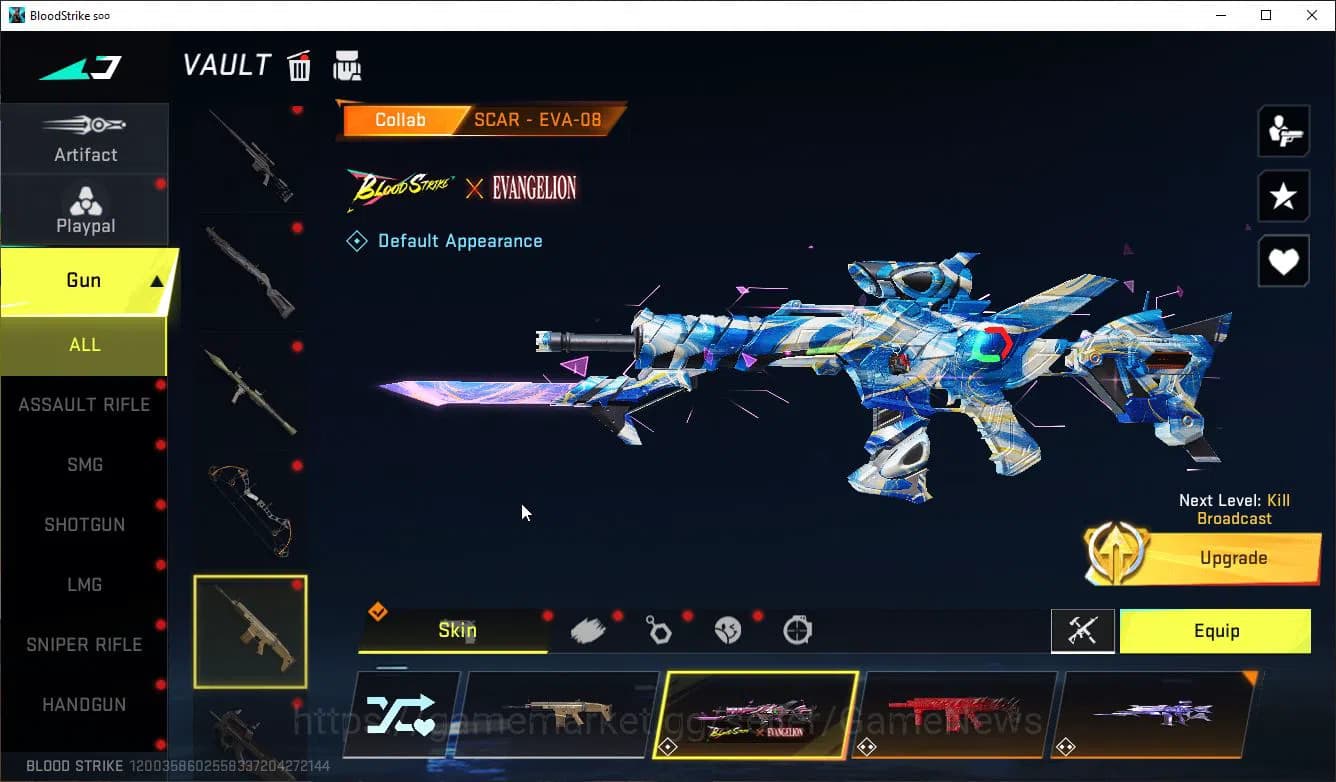
Task: Click the character pose preview icon
Action: click(1283, 130)
